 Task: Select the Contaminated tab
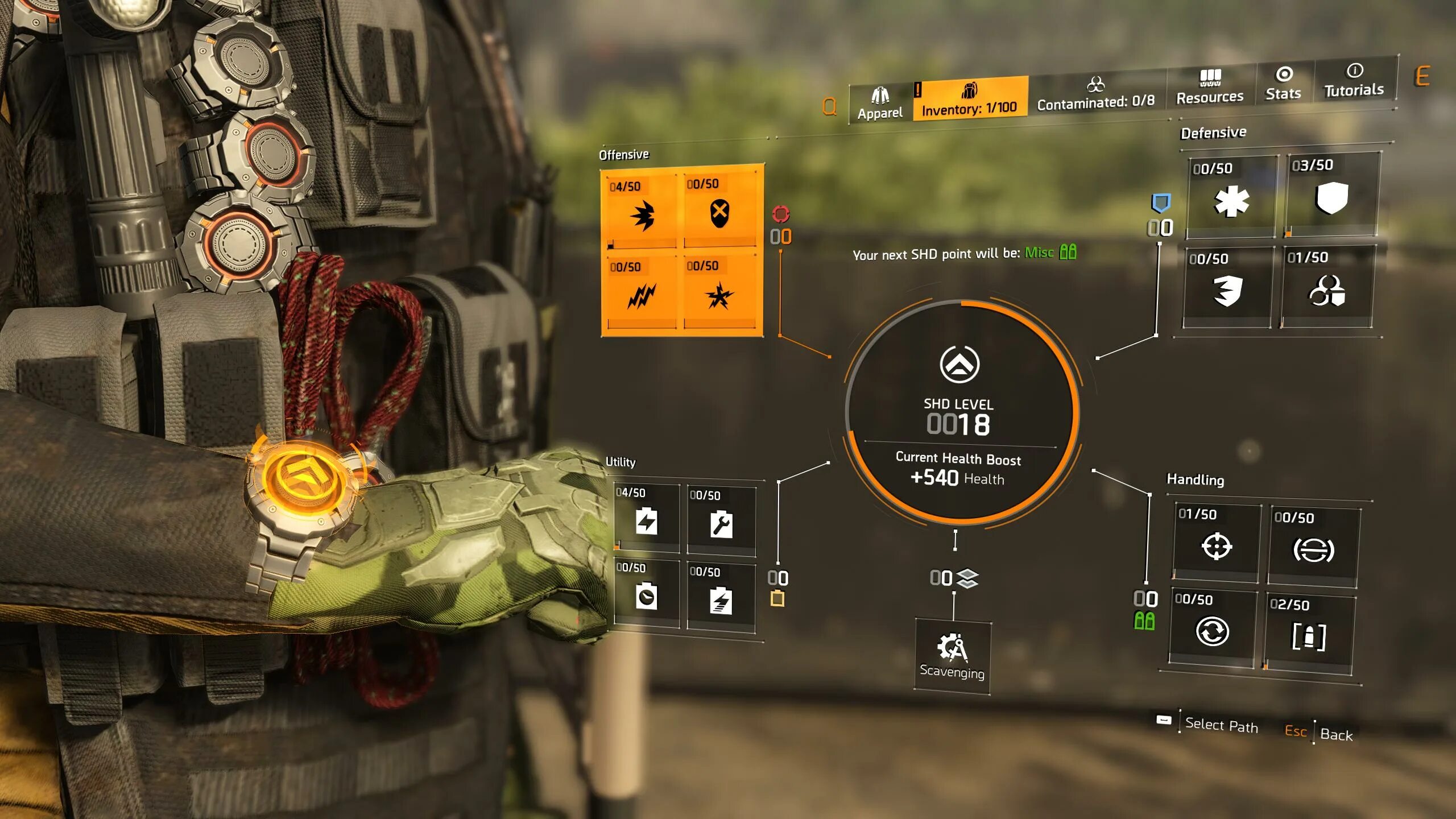click(1096, 94)
